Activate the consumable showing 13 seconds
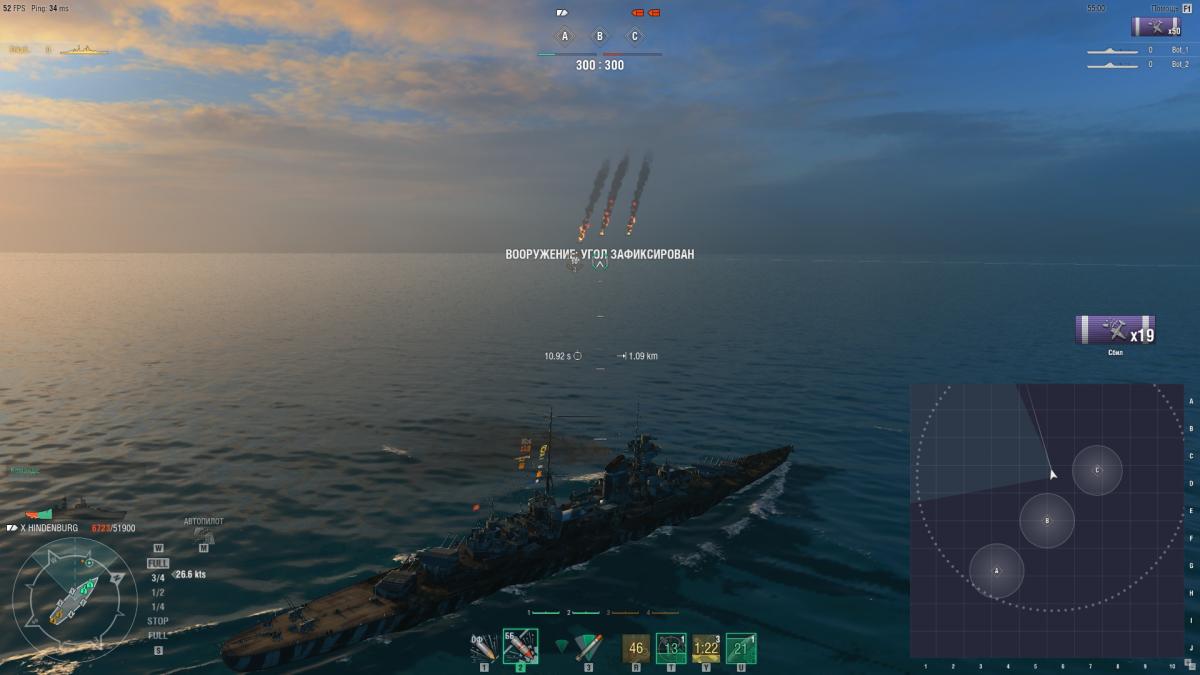Screen dimensions: 1200x675 (671, 648)
